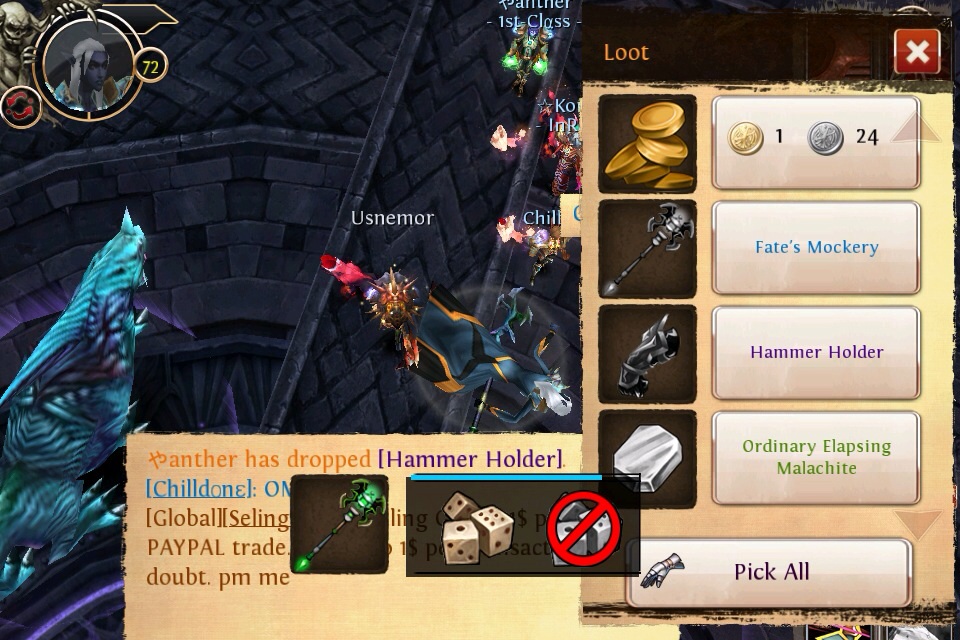Tap the Hammer Holder gauntlet icon
This screenshot has height=640, width=960.
[x=648, y=354]
